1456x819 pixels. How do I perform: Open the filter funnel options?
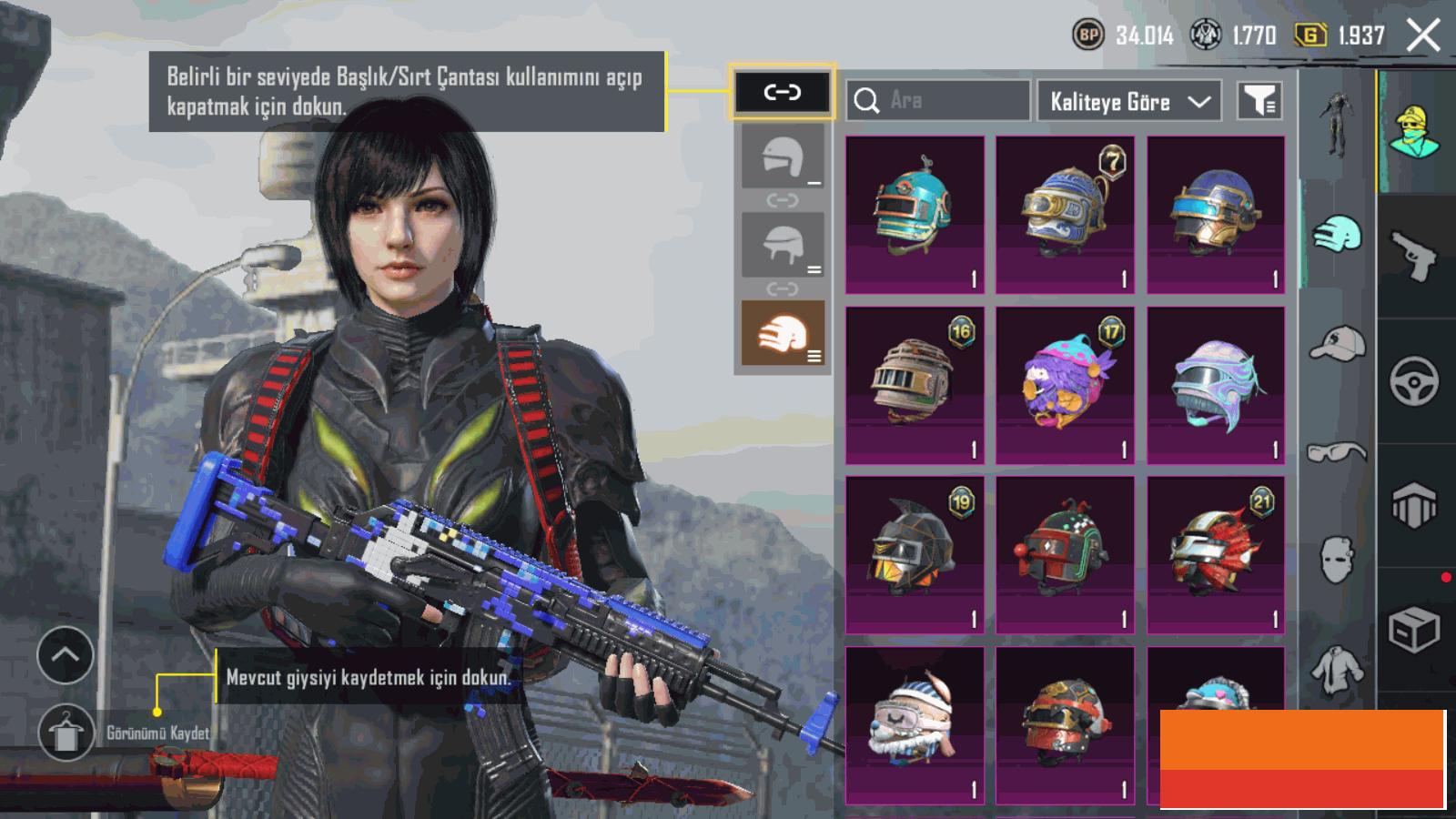(x=1259, y=101)
